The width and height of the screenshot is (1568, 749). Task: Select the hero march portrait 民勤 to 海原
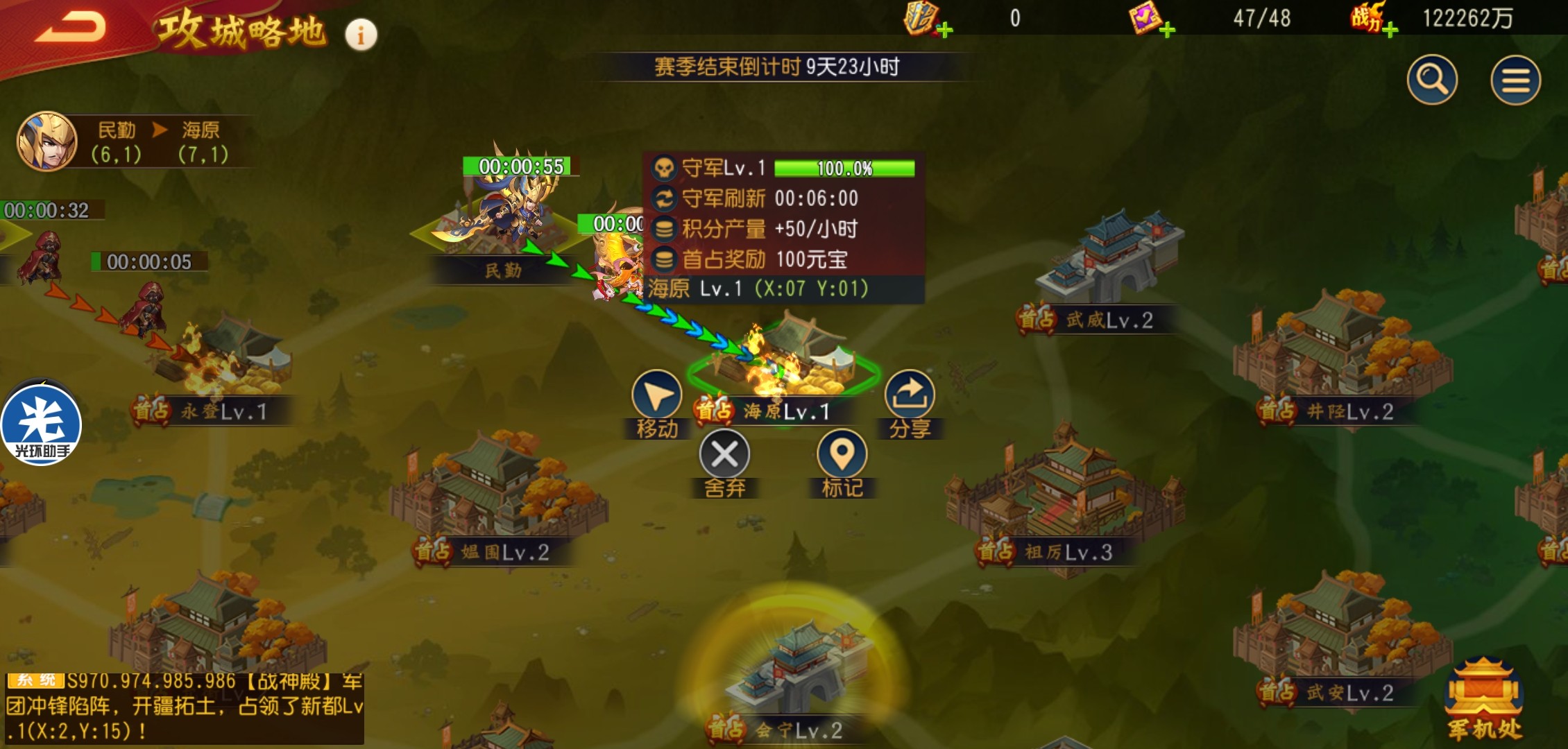click(x=47, y=141)
